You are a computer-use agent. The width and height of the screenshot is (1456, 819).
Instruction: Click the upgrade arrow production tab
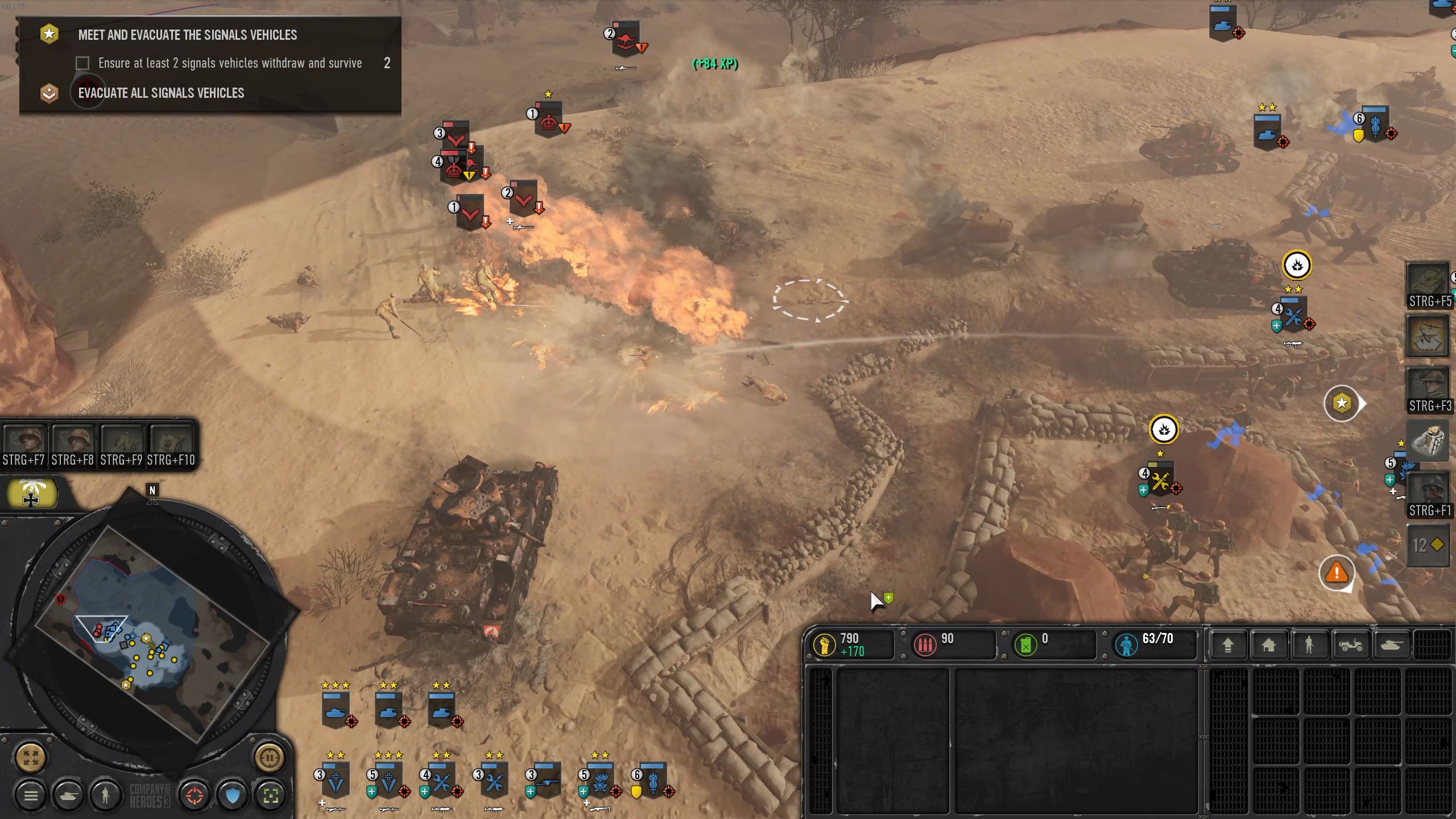[x=1227, y=644]
